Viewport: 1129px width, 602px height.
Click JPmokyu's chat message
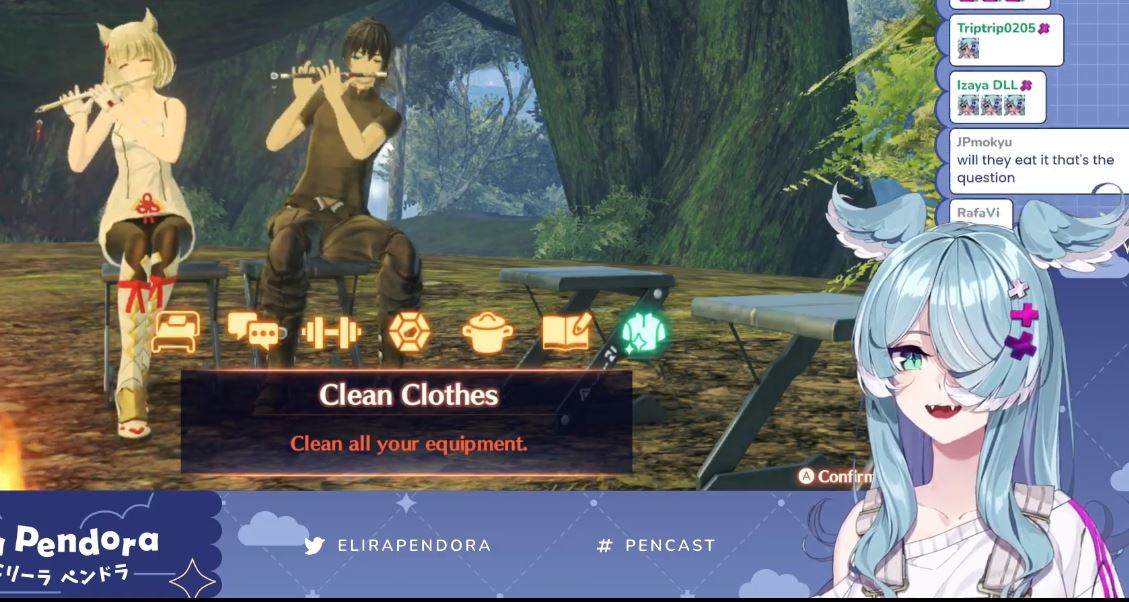[x=1035, y=161]
